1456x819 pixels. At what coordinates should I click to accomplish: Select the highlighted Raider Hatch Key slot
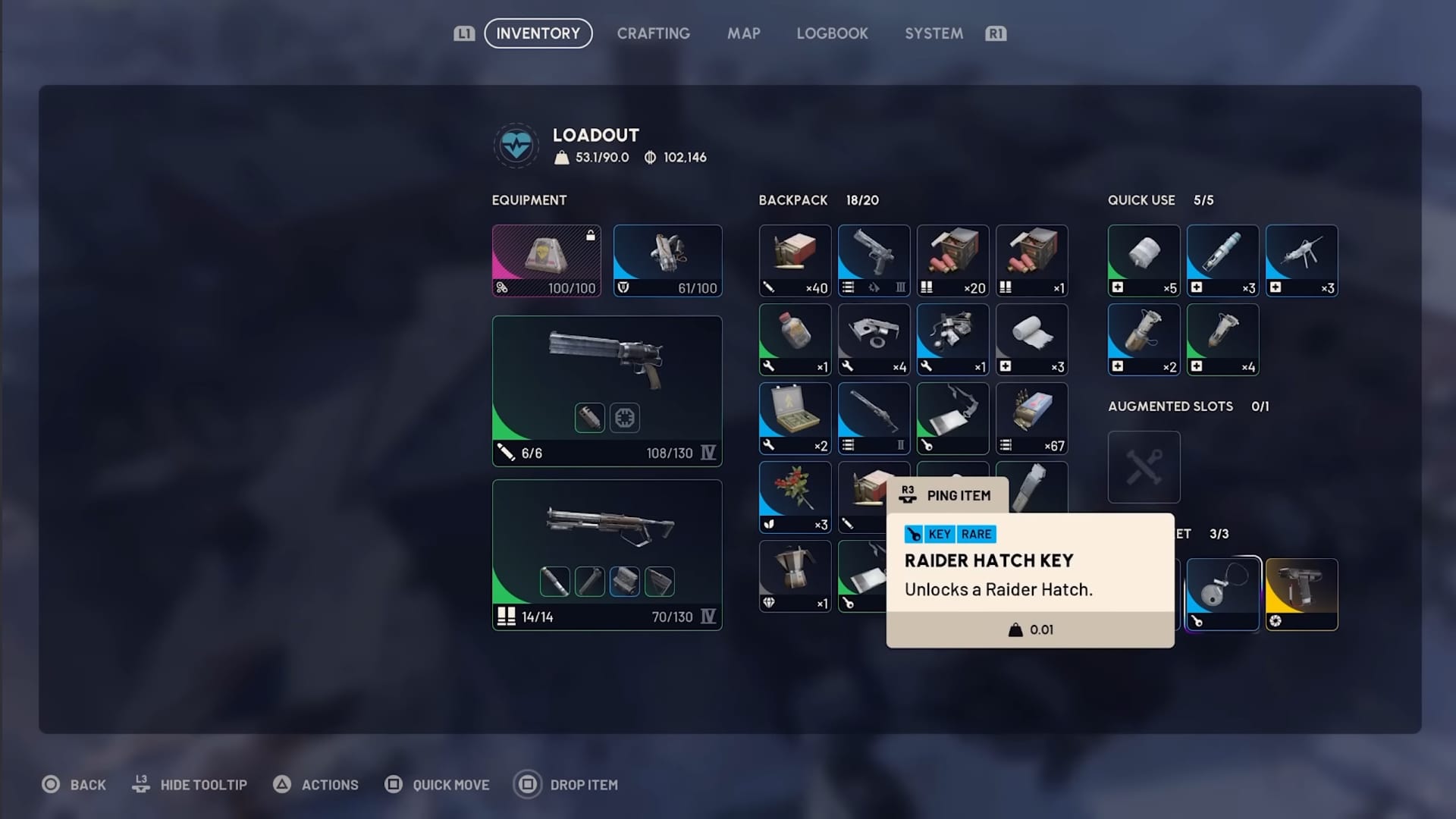(x=1222, y=594)
